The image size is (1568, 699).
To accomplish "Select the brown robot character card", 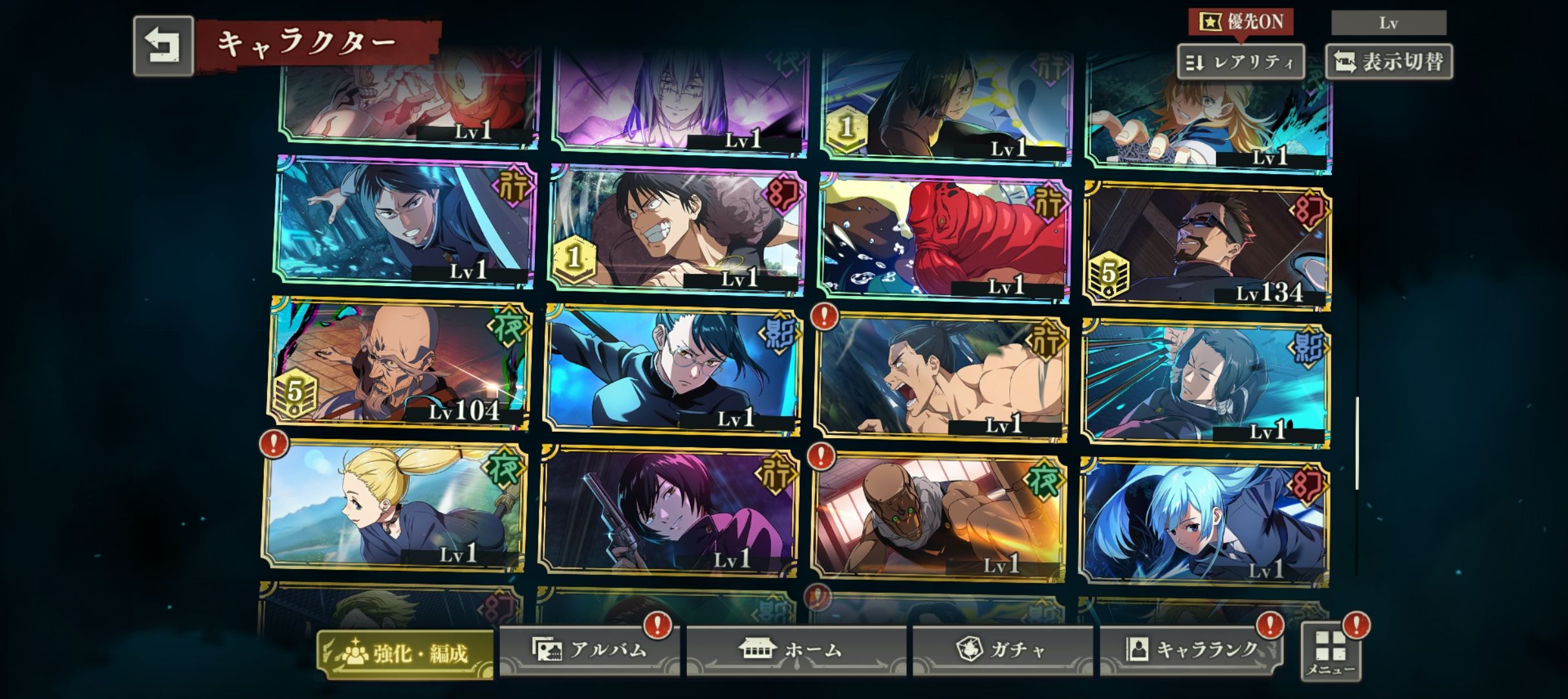I will click(938, 516).
